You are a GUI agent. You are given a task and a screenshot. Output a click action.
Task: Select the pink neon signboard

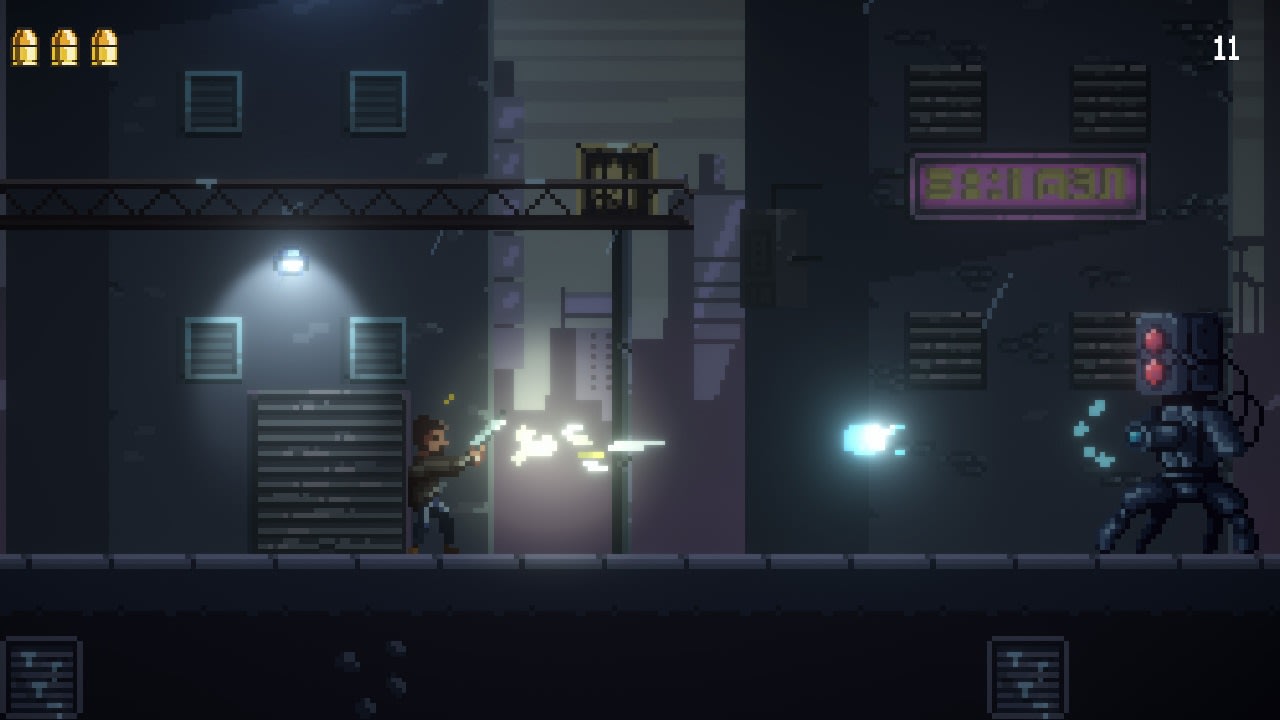point(1028,188)
